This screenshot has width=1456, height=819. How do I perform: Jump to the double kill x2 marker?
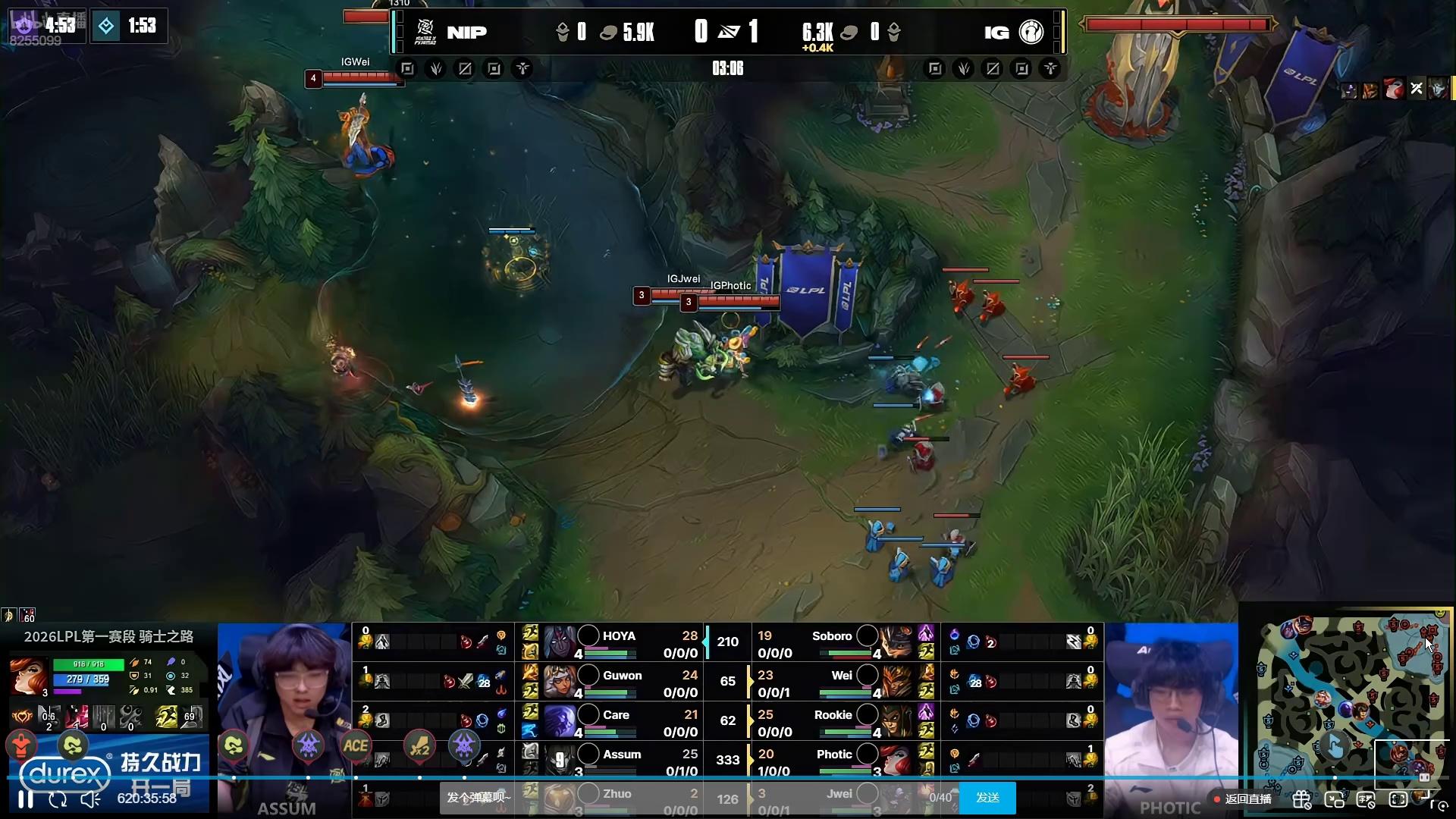[419, 747]
